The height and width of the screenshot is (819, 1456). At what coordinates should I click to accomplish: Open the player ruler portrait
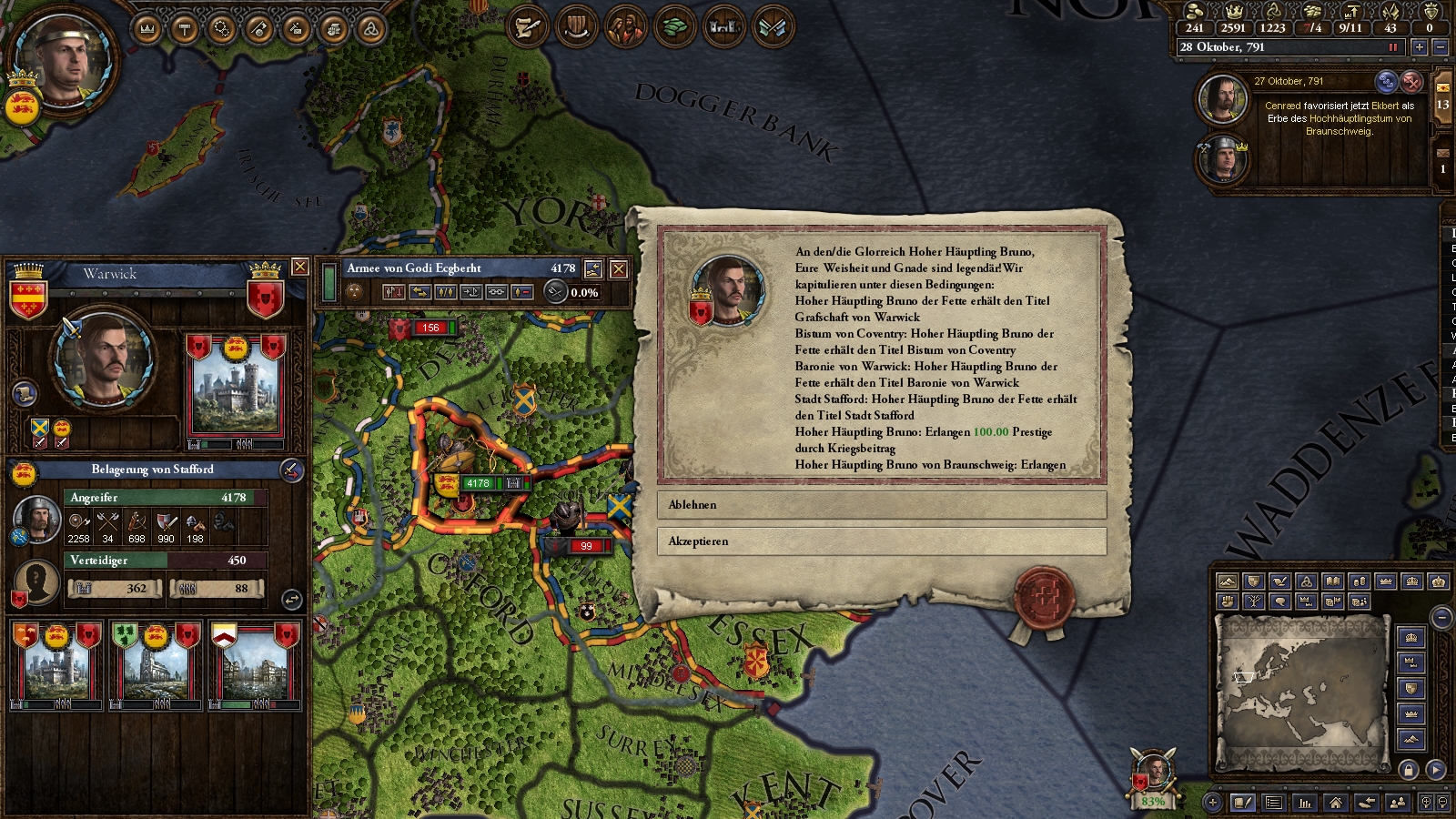tap(64, 62)
